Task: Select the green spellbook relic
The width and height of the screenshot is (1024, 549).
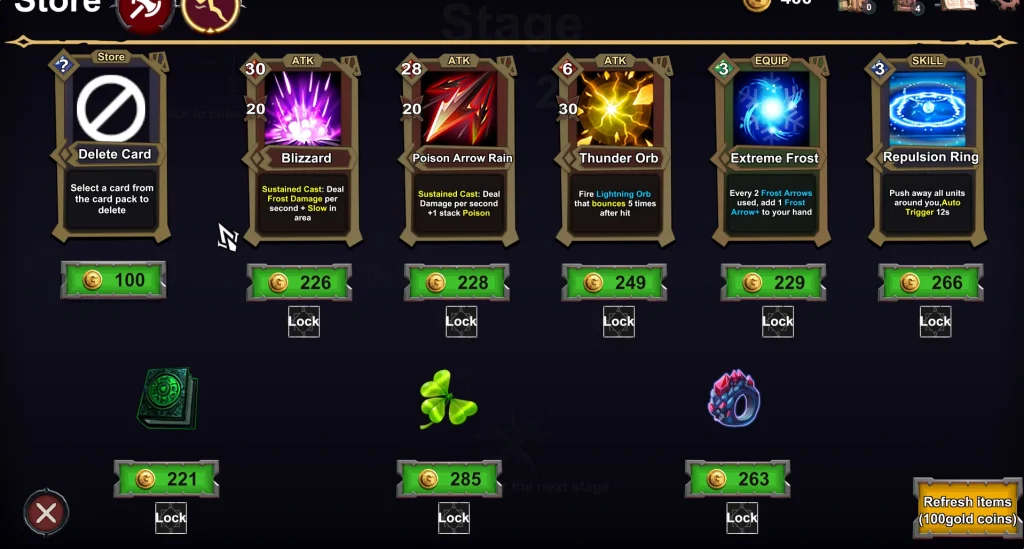Action: coord(167,398)
